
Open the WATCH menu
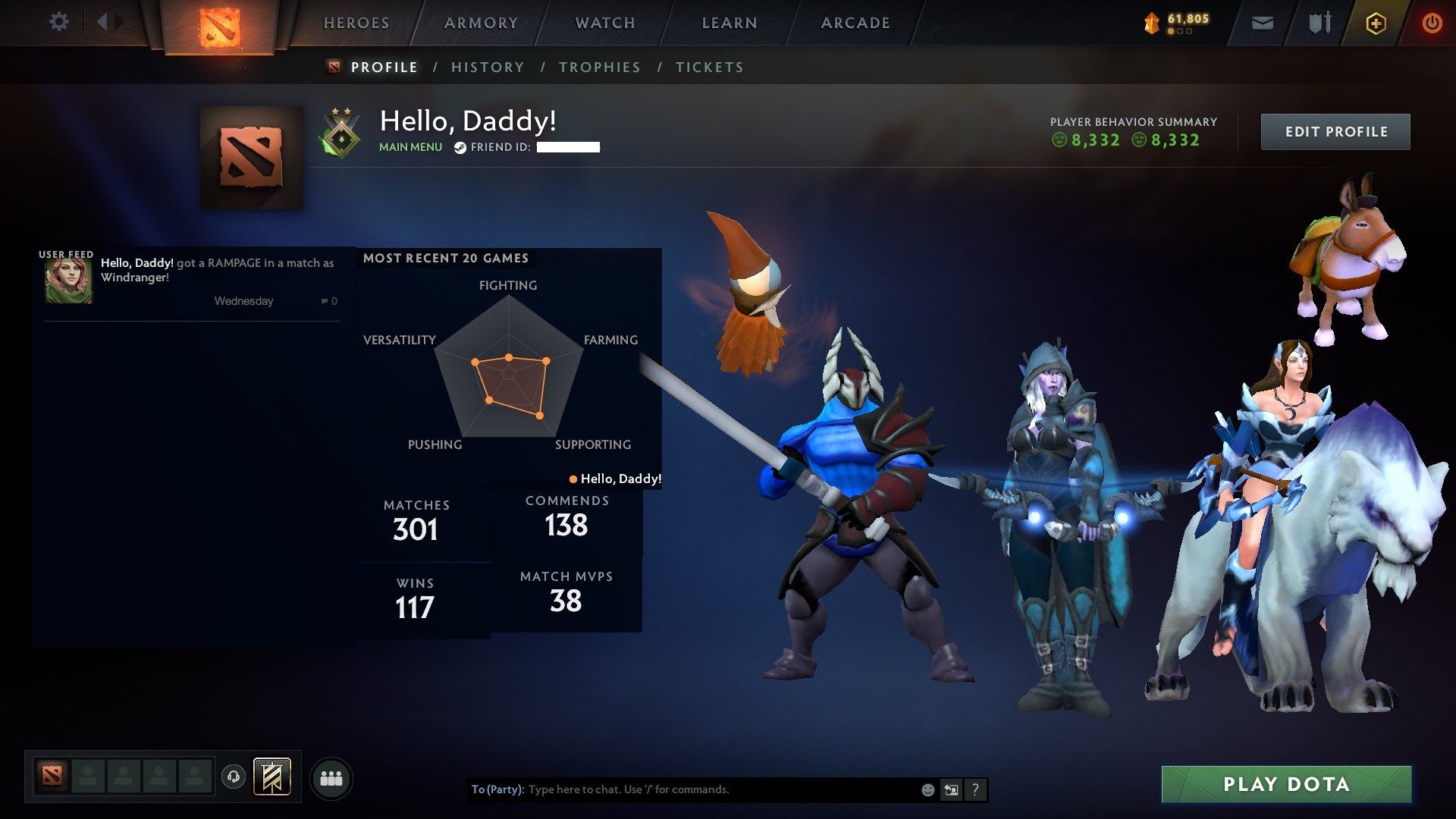click(604, 23)
